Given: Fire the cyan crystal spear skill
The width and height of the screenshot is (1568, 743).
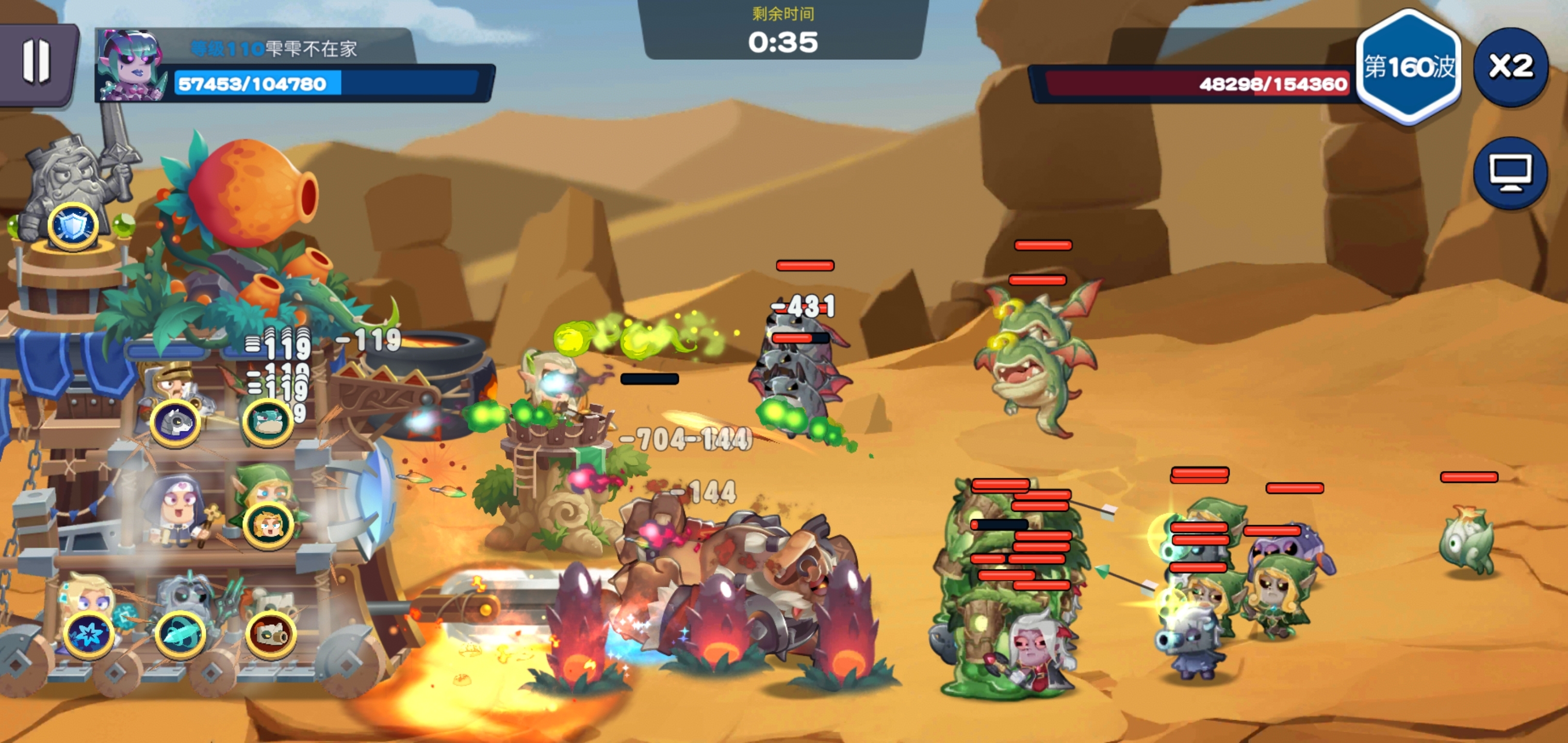Looking at the screenshot, I should [179, 634].
